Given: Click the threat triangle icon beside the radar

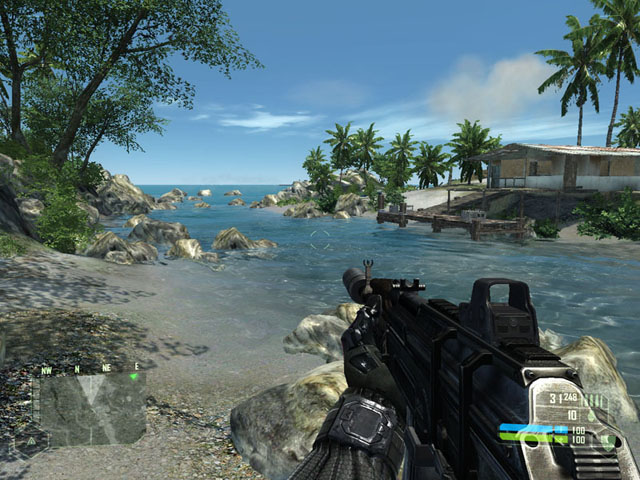Looking at the screenshot, I should click(x=31, y=439).
